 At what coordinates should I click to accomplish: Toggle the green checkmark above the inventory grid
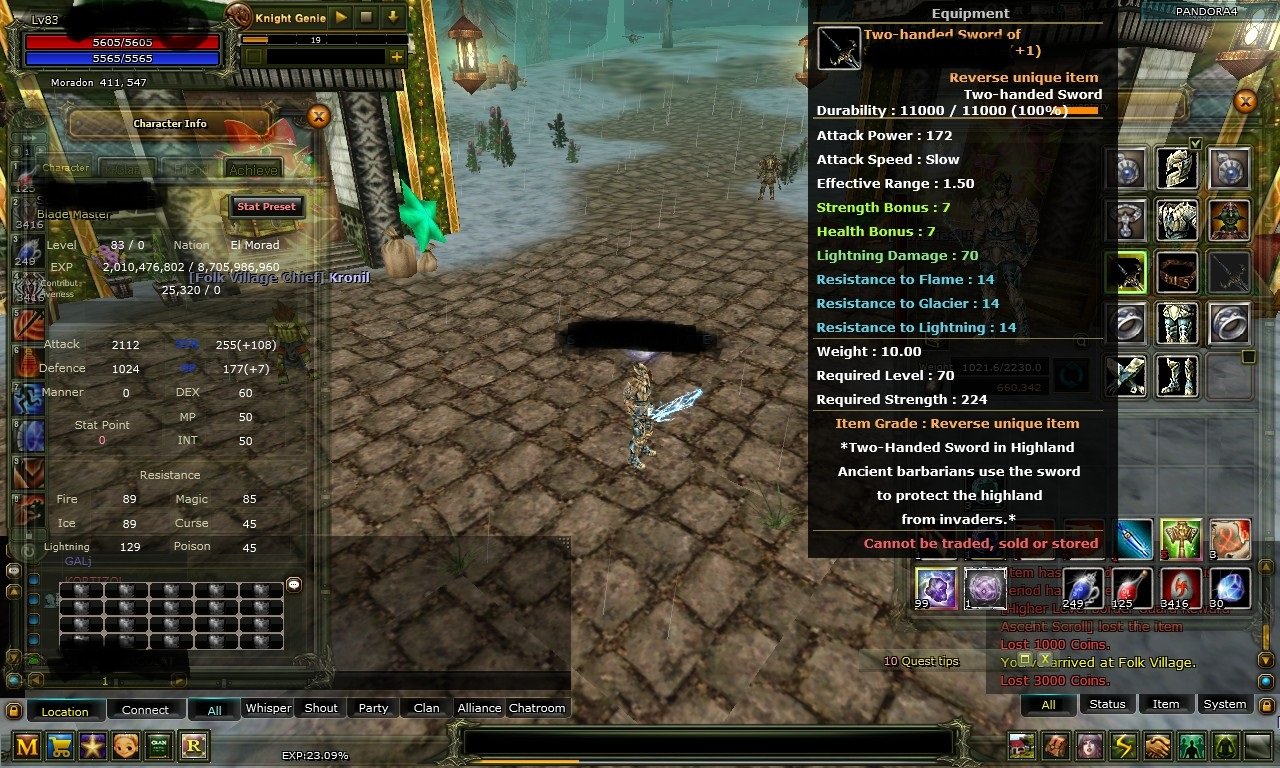(1195, 143)
